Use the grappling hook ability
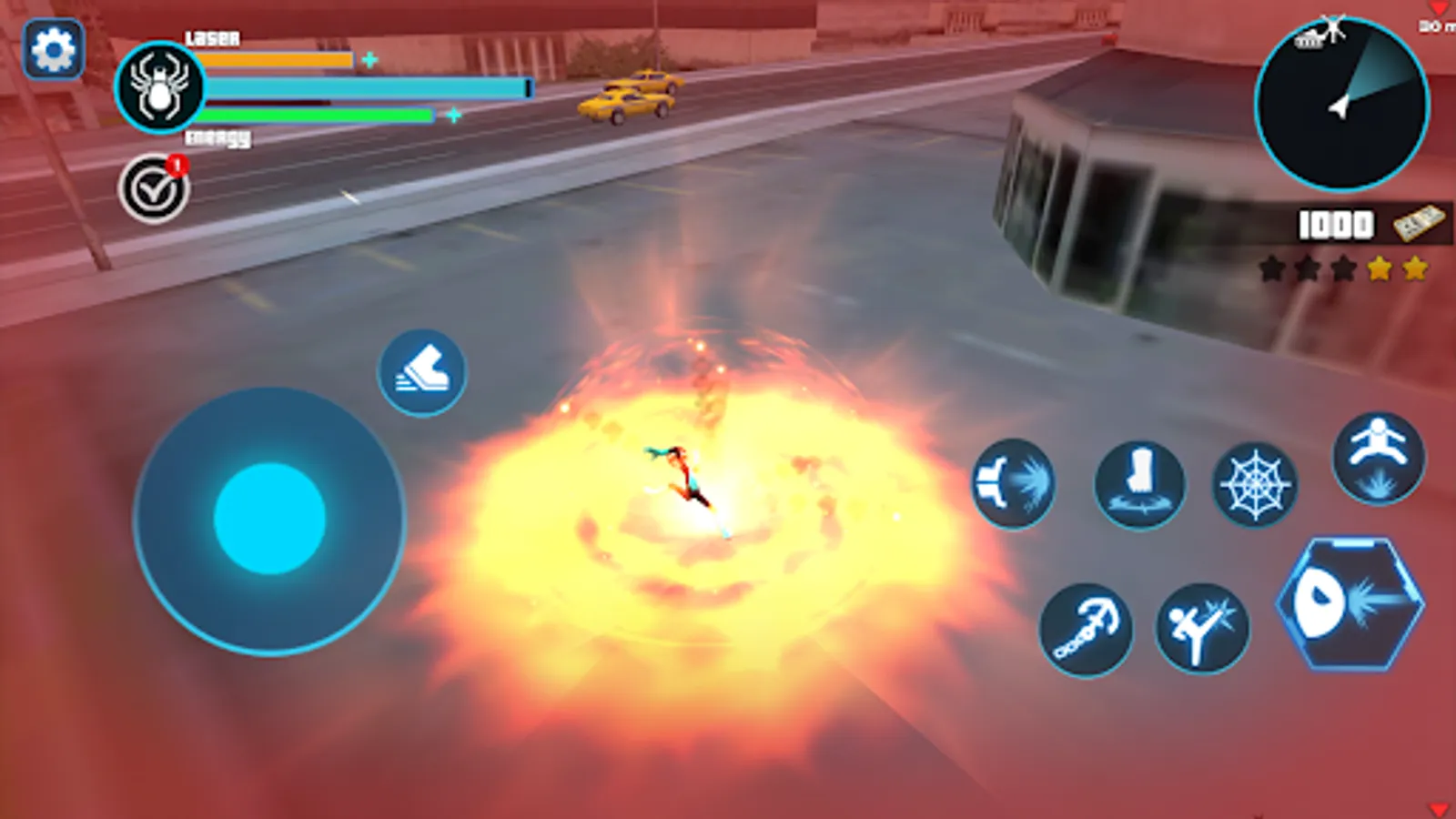The height and width of the screenshot is (819, 1456). pos(1085,631)
